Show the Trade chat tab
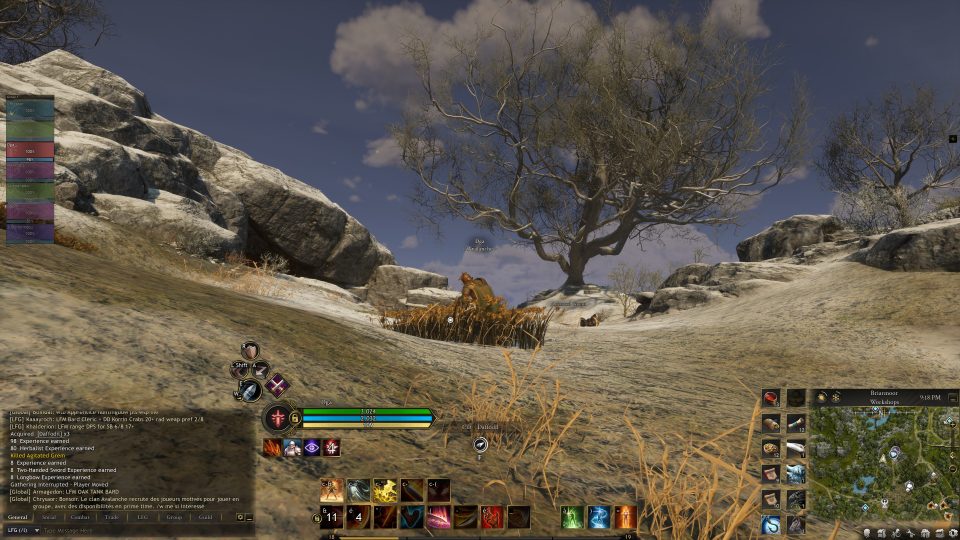Screen dimensions: 960x540 [x=111, y=517]
